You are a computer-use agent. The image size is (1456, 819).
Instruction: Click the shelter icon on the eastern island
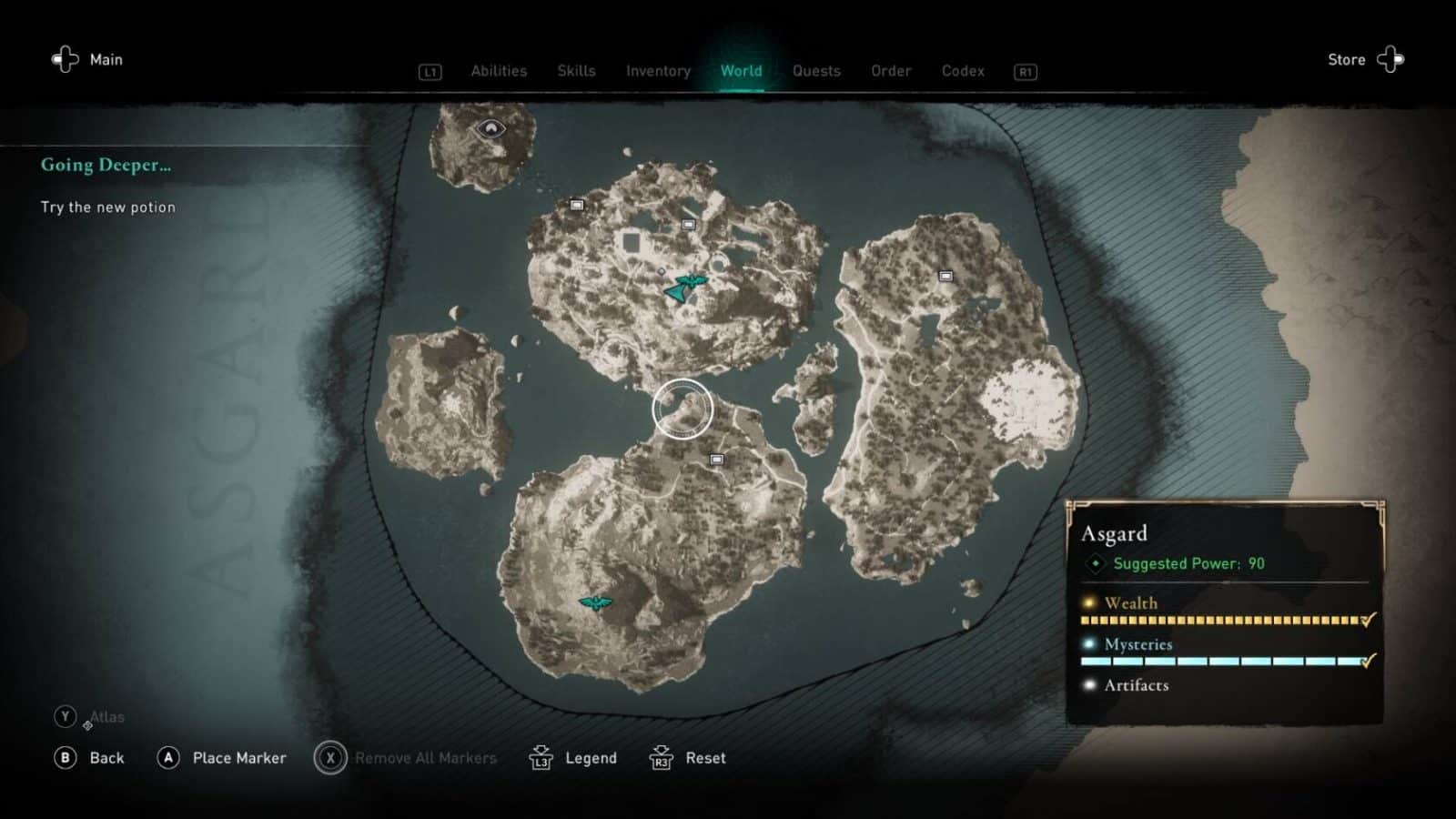(x=945, y=276)
